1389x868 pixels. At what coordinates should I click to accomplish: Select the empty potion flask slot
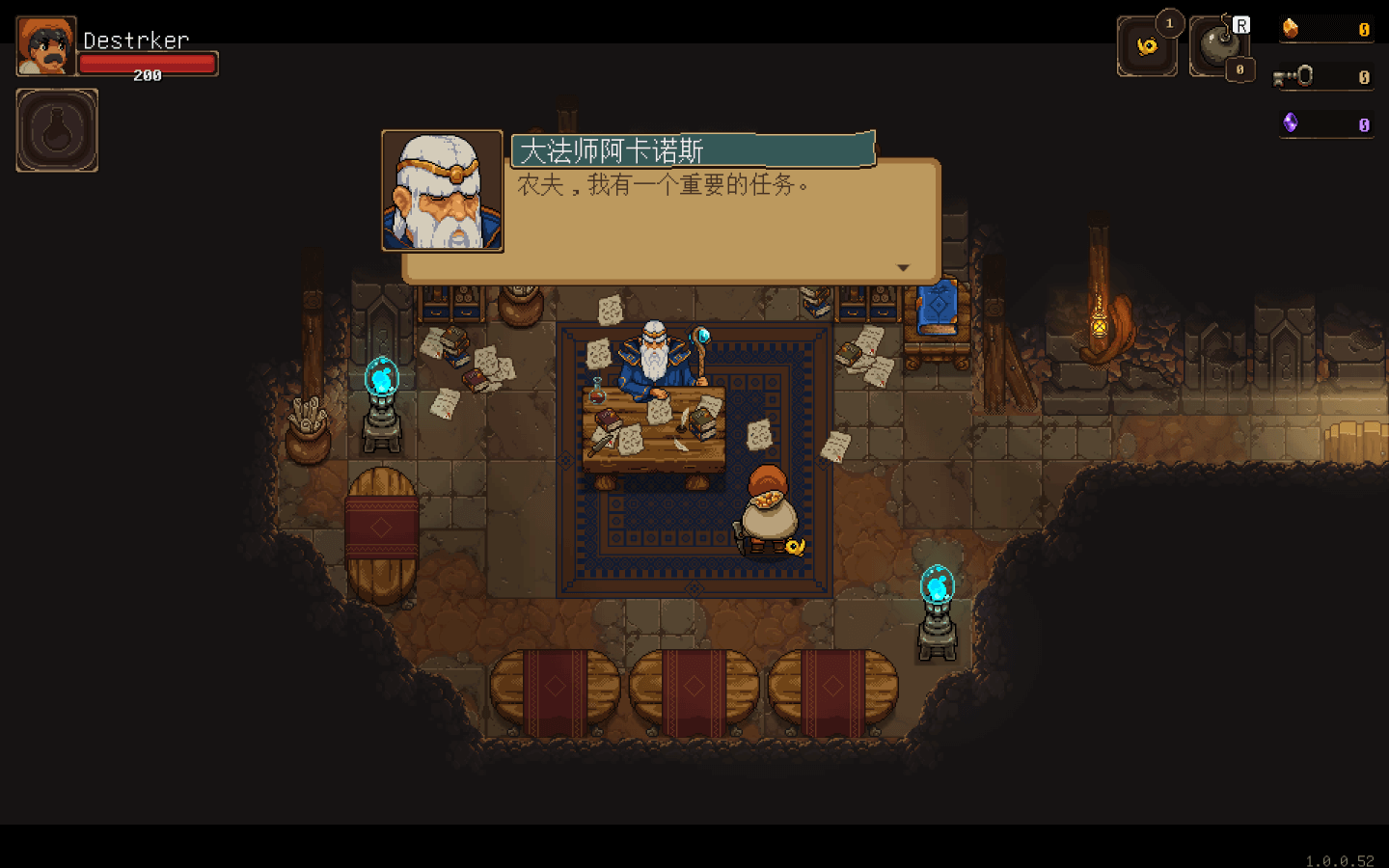(x=57, y=130)
